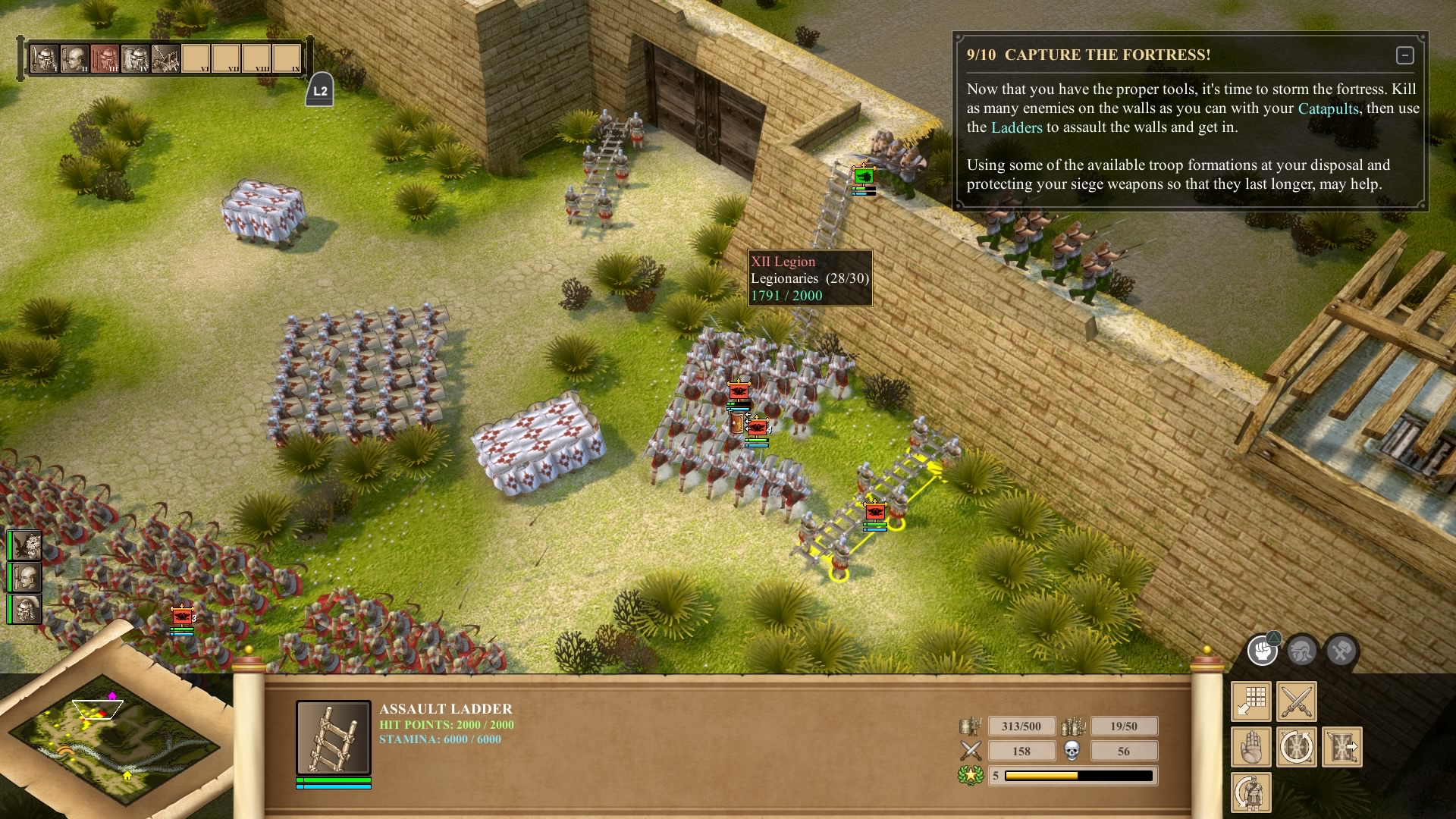Click the Assault Ladder unit portrait
This screenshot has width=1456, height=819.
[x=334, y=738]
